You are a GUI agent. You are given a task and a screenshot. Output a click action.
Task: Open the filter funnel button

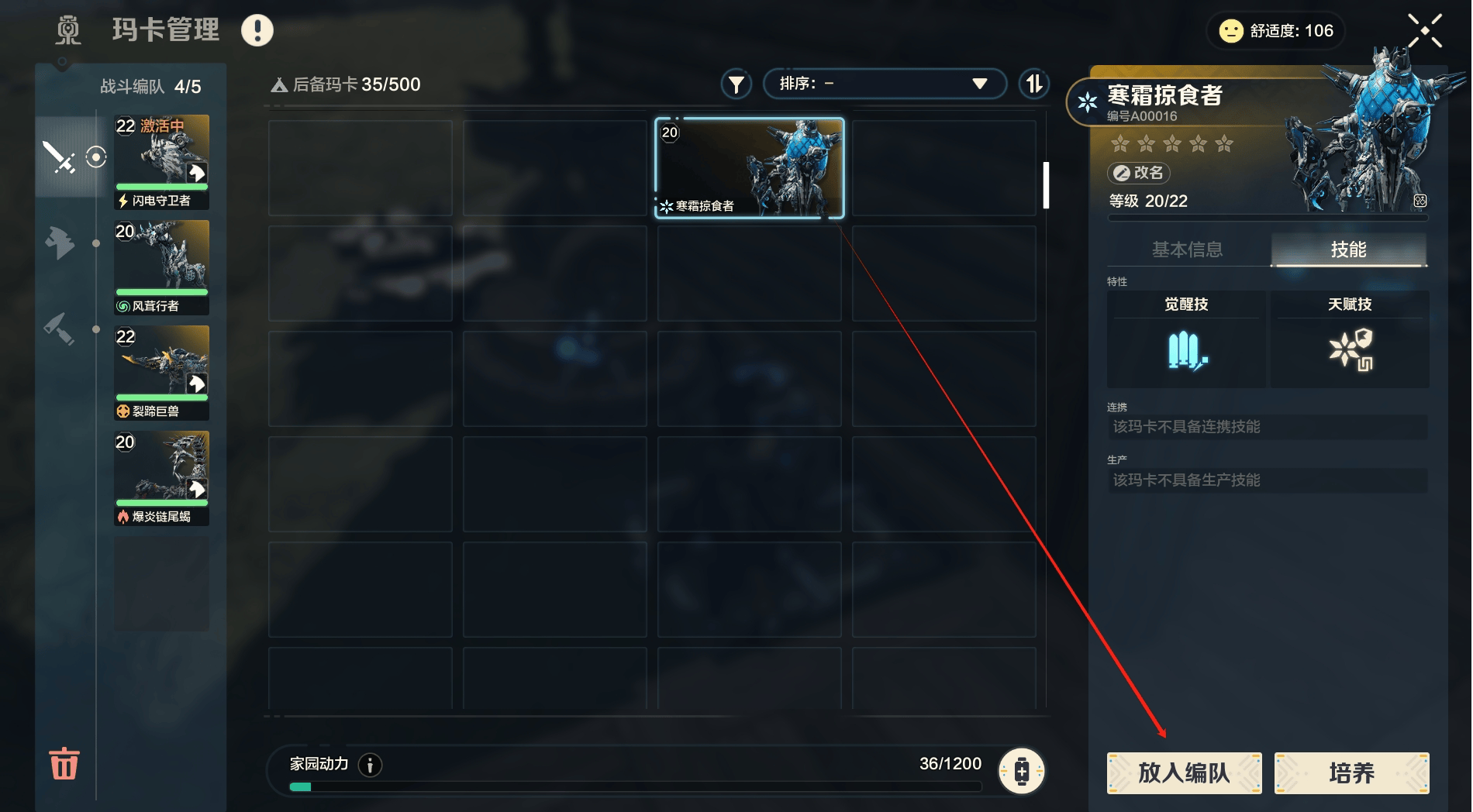click(x=736, y=84)
